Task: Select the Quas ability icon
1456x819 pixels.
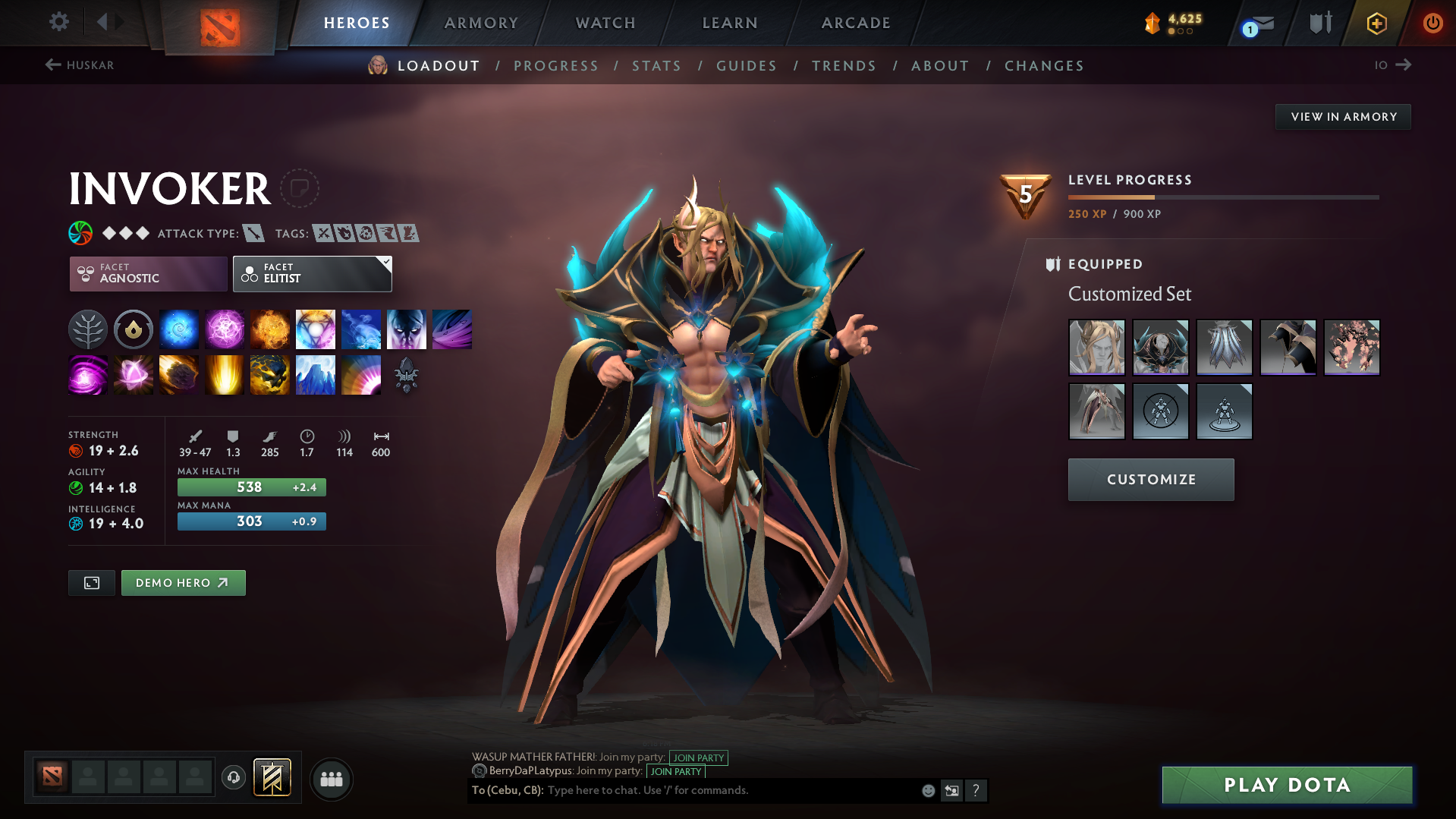Action: tap(178, 329)
